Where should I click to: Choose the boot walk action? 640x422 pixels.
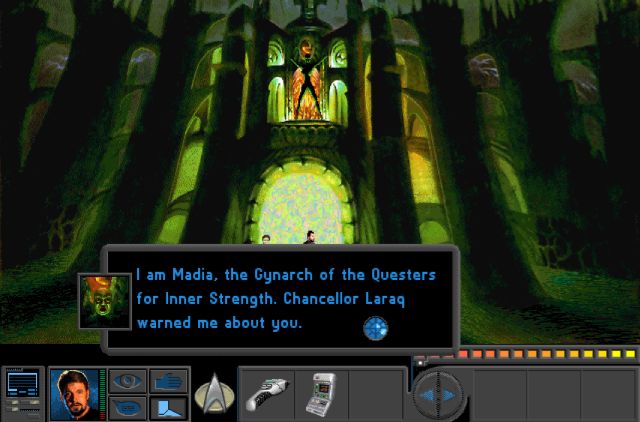[x=168, y=407]
